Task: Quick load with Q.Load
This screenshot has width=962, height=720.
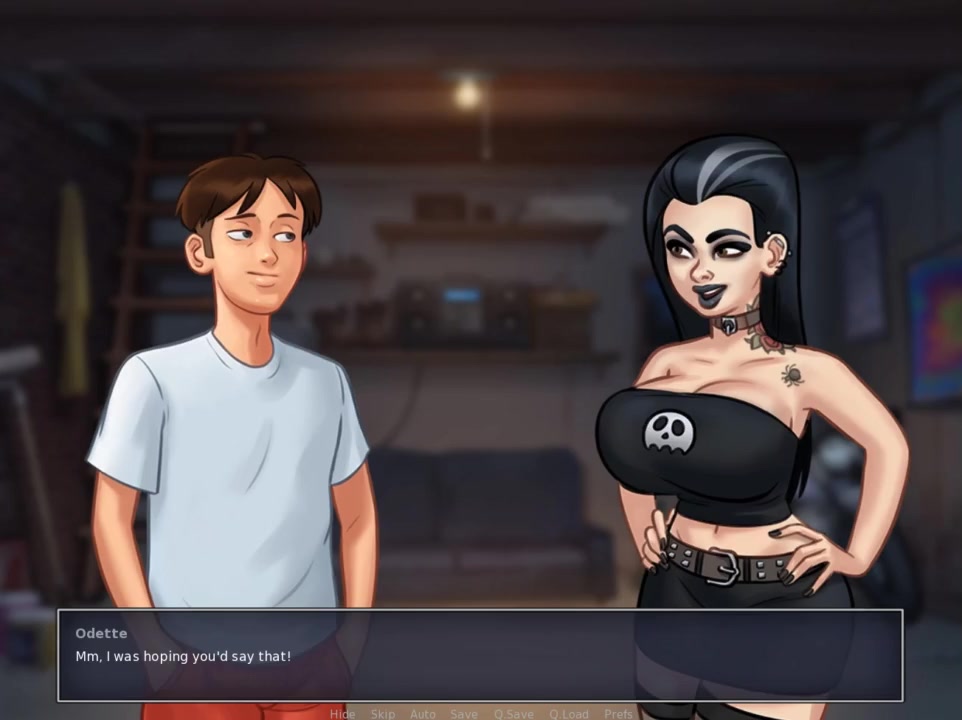Action: 568,714
